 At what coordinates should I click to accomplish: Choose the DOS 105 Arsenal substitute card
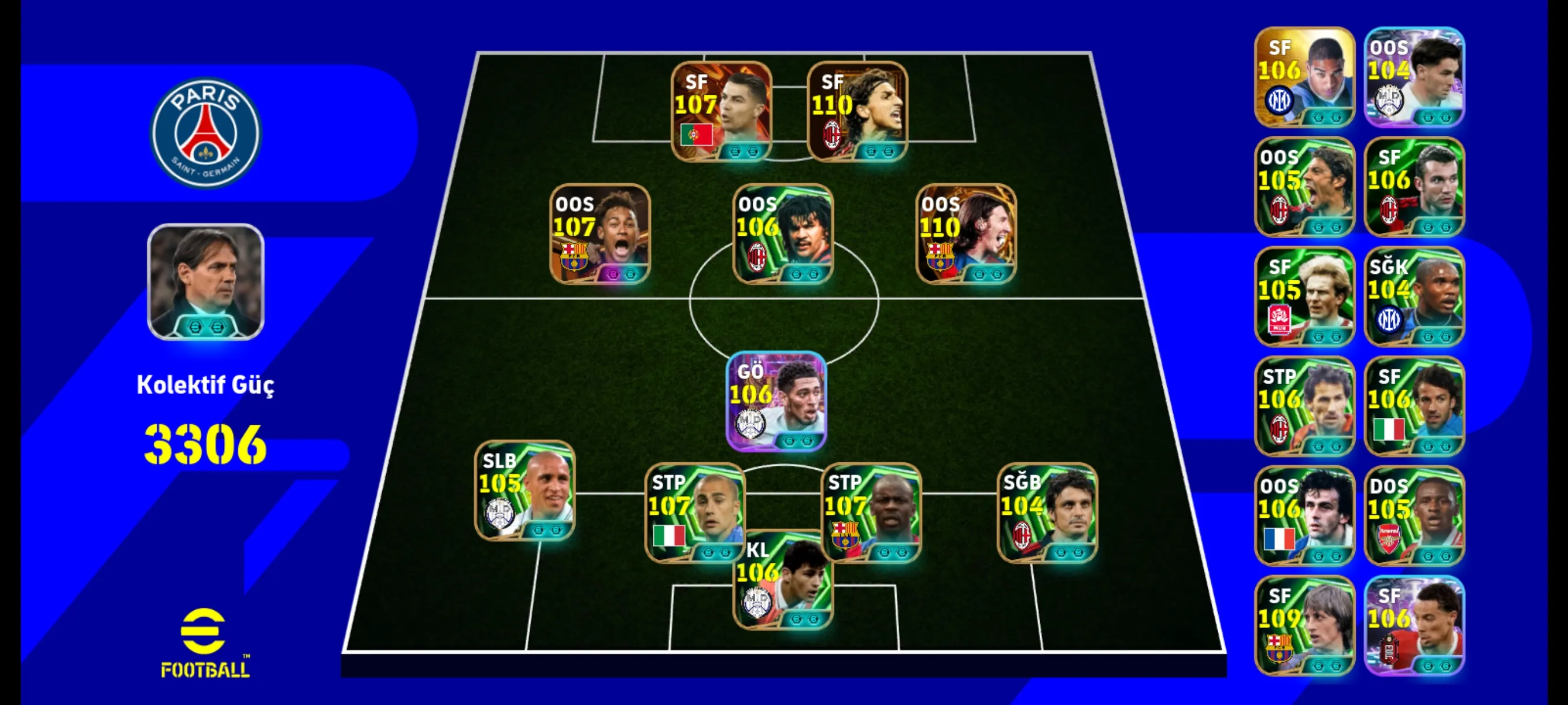1414,516
